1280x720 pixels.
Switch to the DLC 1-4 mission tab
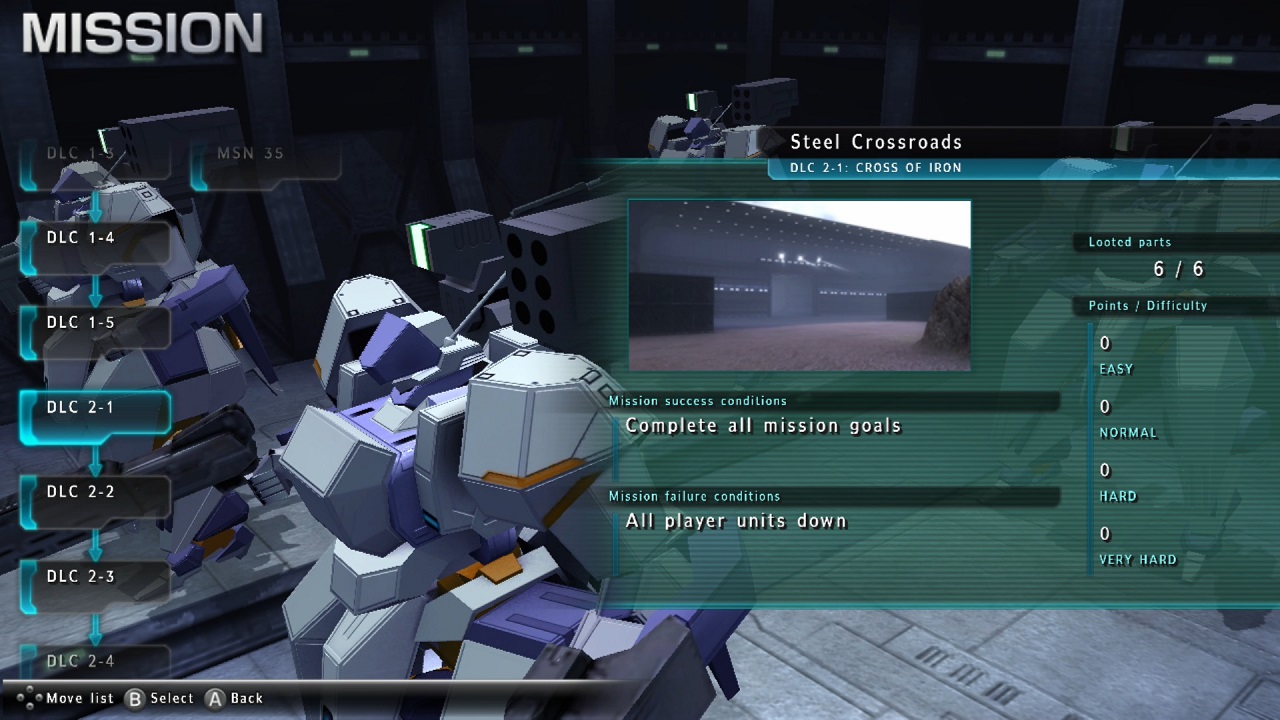pyautogui.click(x=95, y=238)
